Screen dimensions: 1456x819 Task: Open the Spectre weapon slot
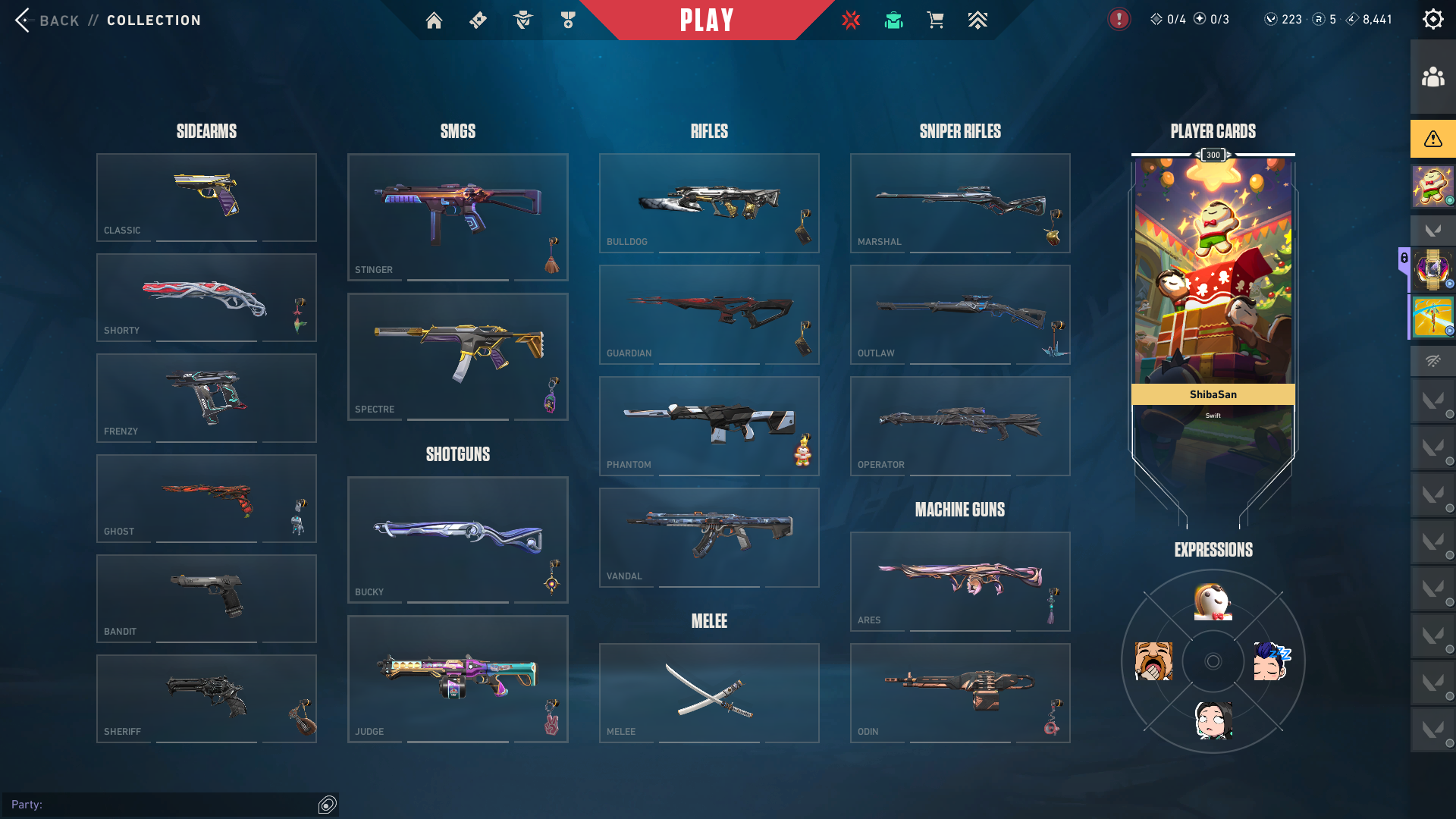point(457,356)
